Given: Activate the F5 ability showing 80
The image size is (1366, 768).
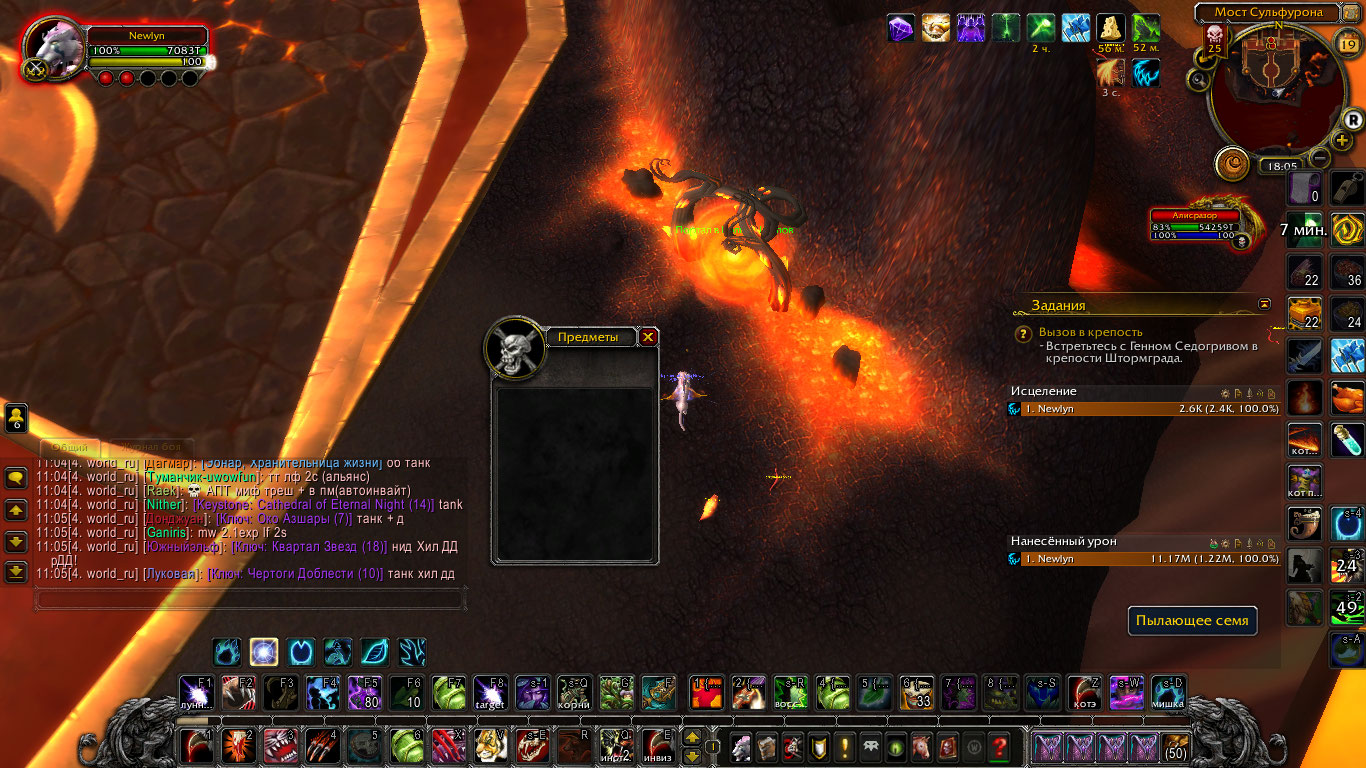Looking at the screenshot, I should [x=364, y=692].
